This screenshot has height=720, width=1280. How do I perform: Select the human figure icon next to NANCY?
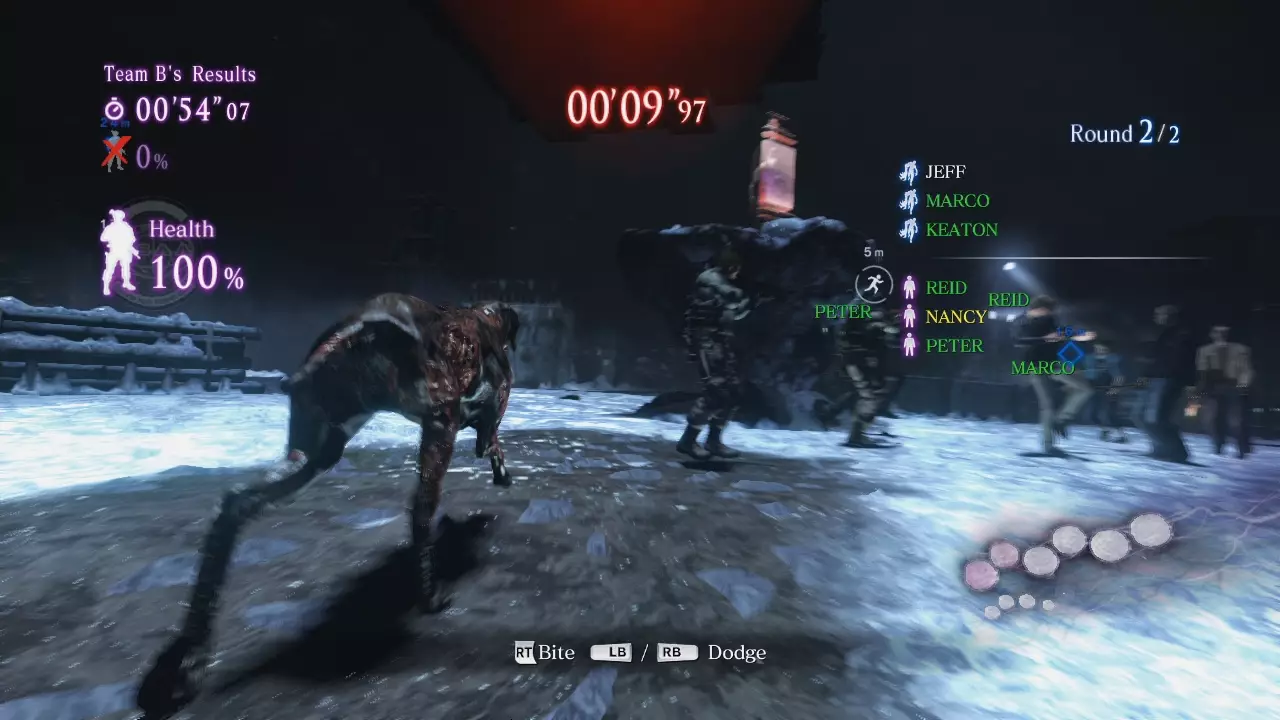tap(909, 317)
